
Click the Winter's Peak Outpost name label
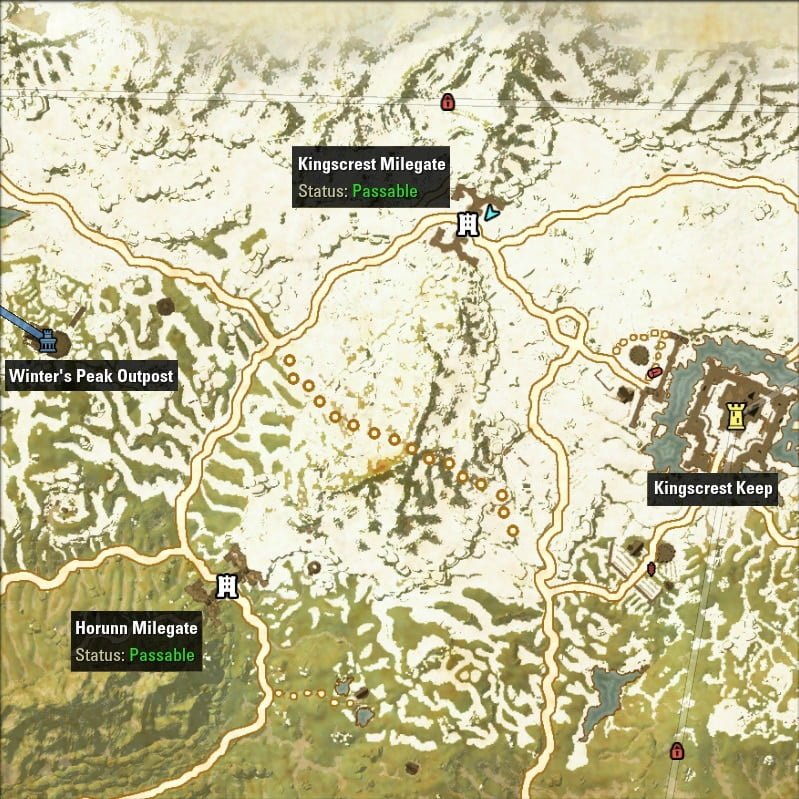(91, 377)
